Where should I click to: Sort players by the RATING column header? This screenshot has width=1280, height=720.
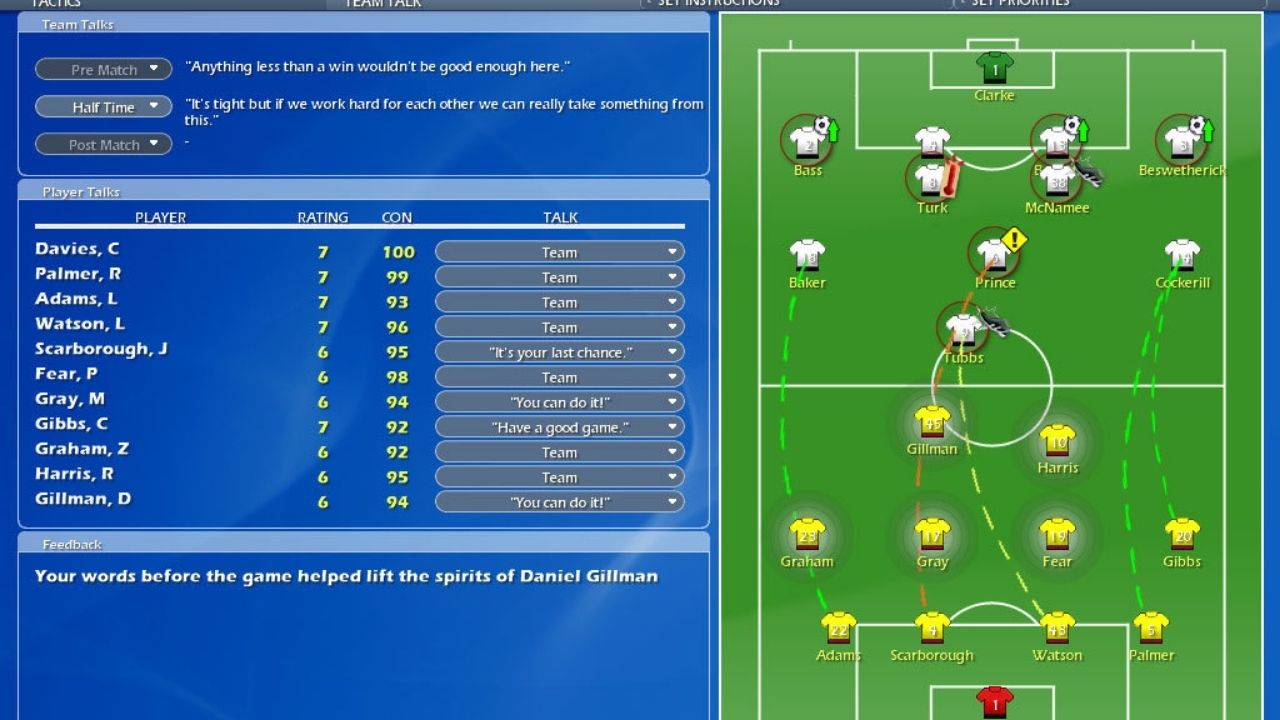tap(323, 217)
